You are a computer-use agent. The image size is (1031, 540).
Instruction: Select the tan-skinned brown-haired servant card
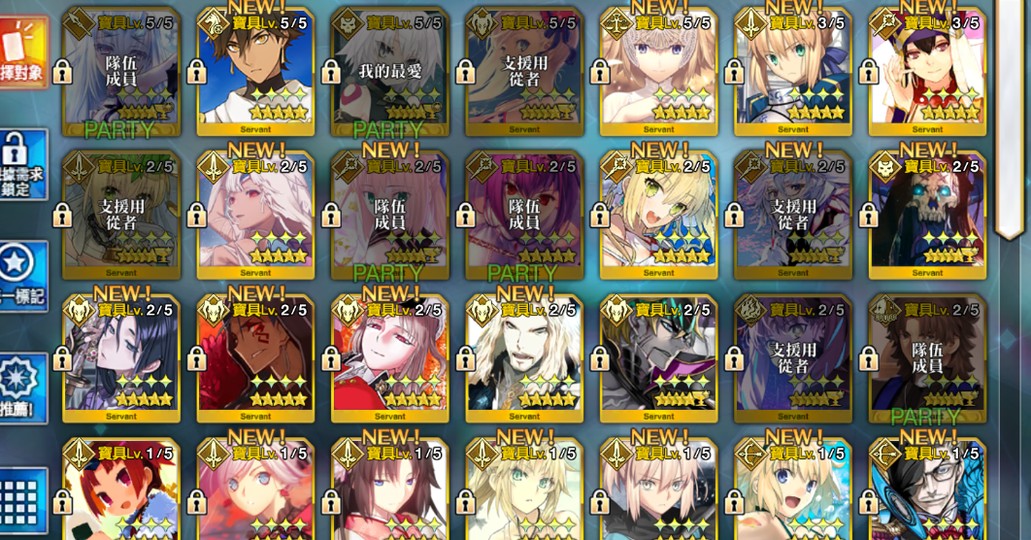coord(255,73)
